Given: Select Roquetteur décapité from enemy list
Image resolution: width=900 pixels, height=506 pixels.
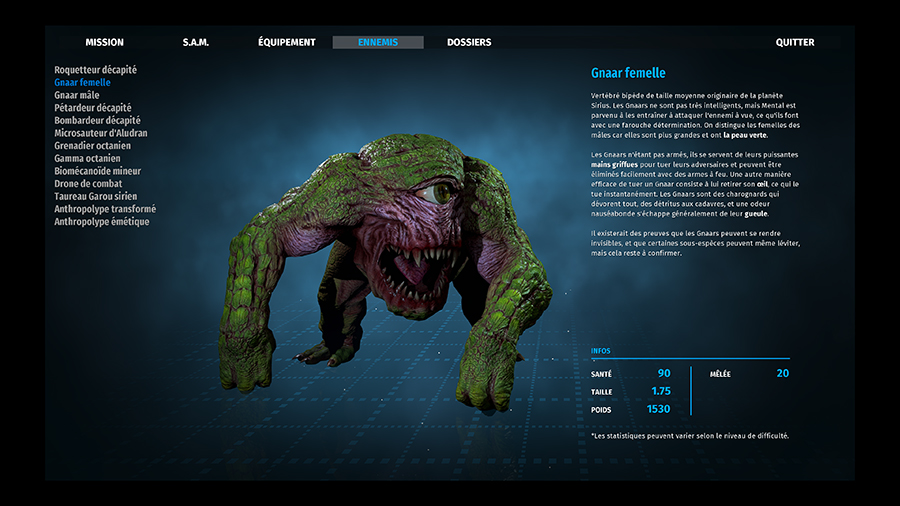Looking at the screenshot, I should point(96,70).
